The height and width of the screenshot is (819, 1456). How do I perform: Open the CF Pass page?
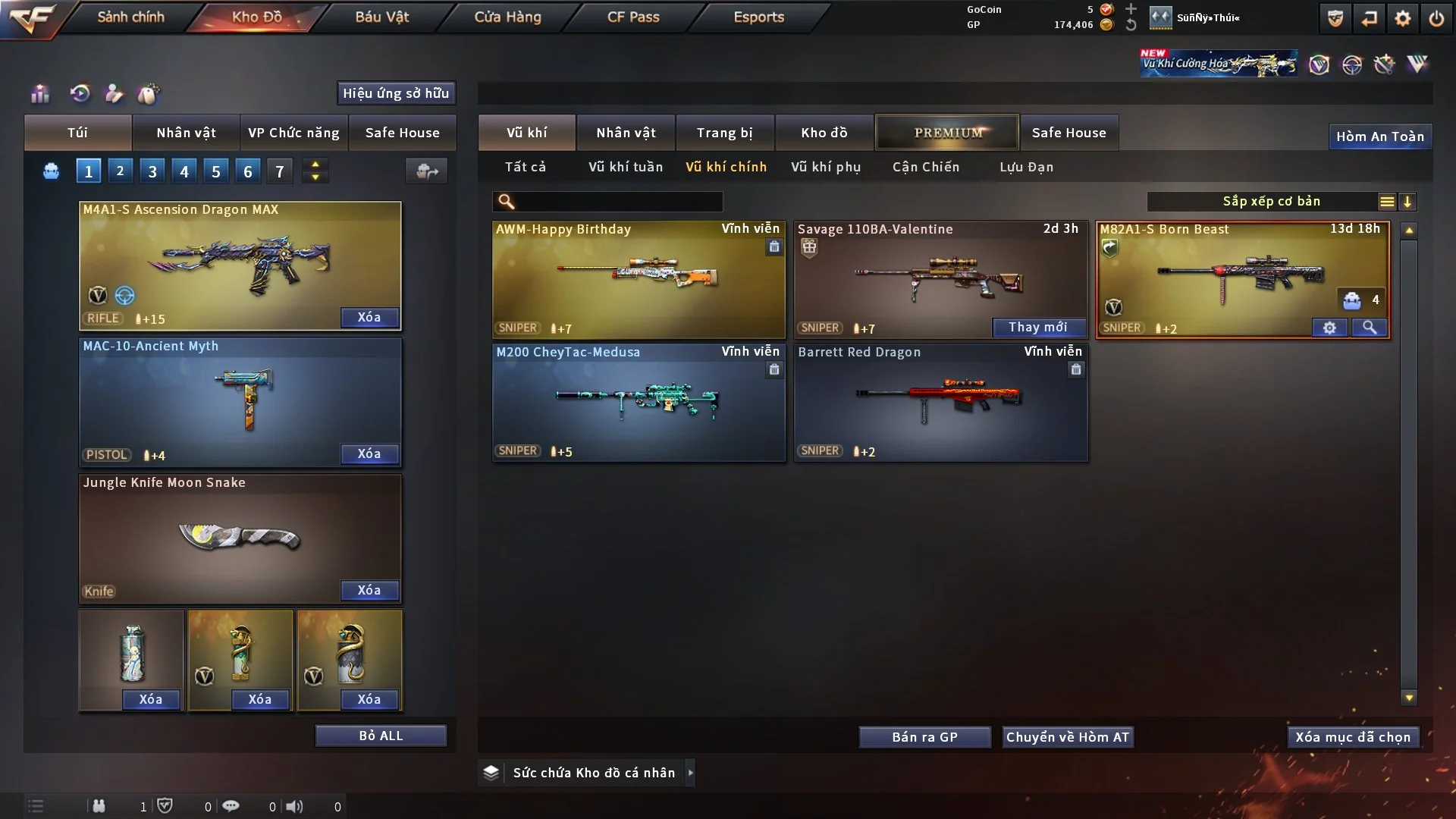(633, 17)
